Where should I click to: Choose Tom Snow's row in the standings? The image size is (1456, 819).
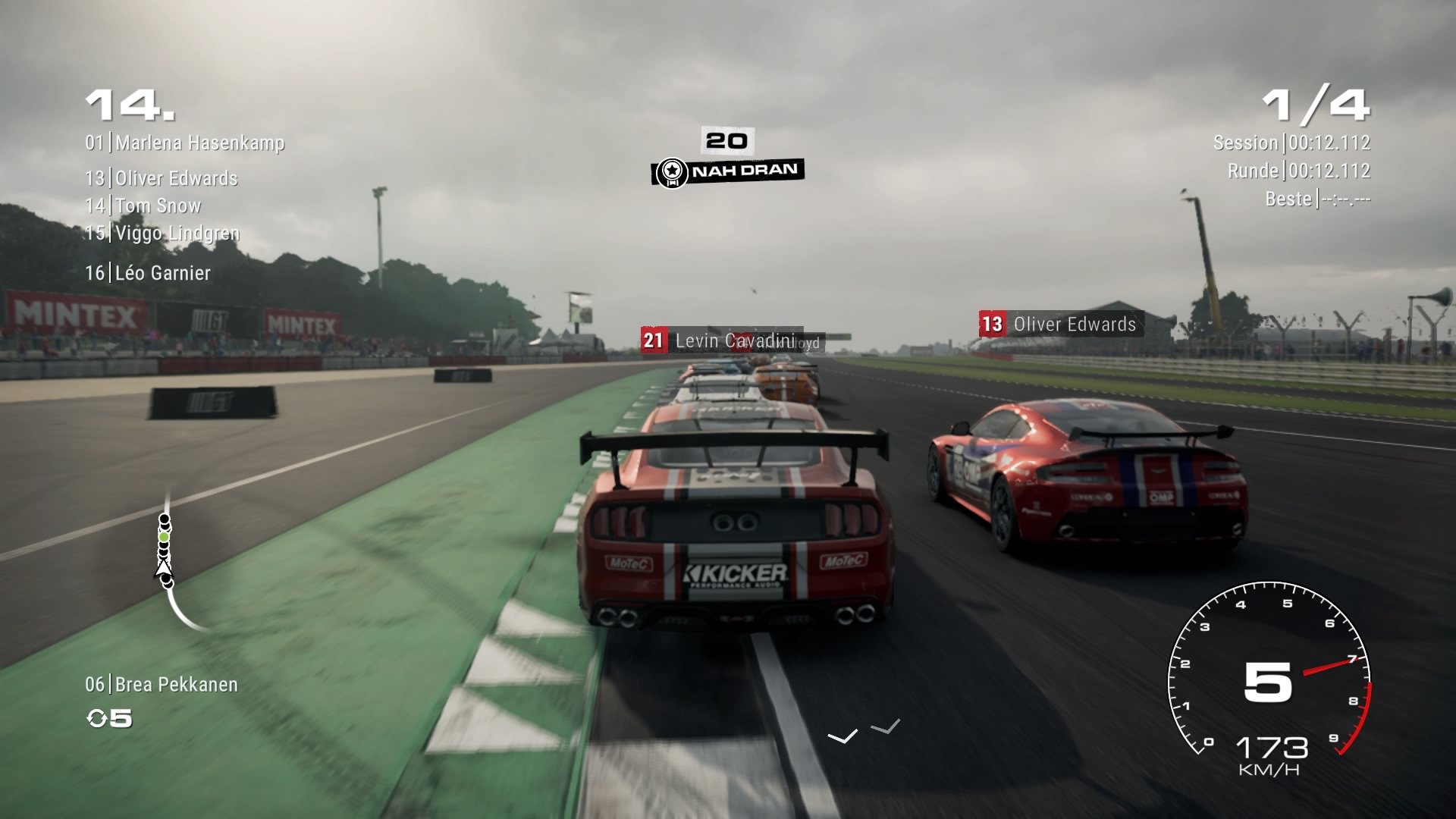pos(143,206)
